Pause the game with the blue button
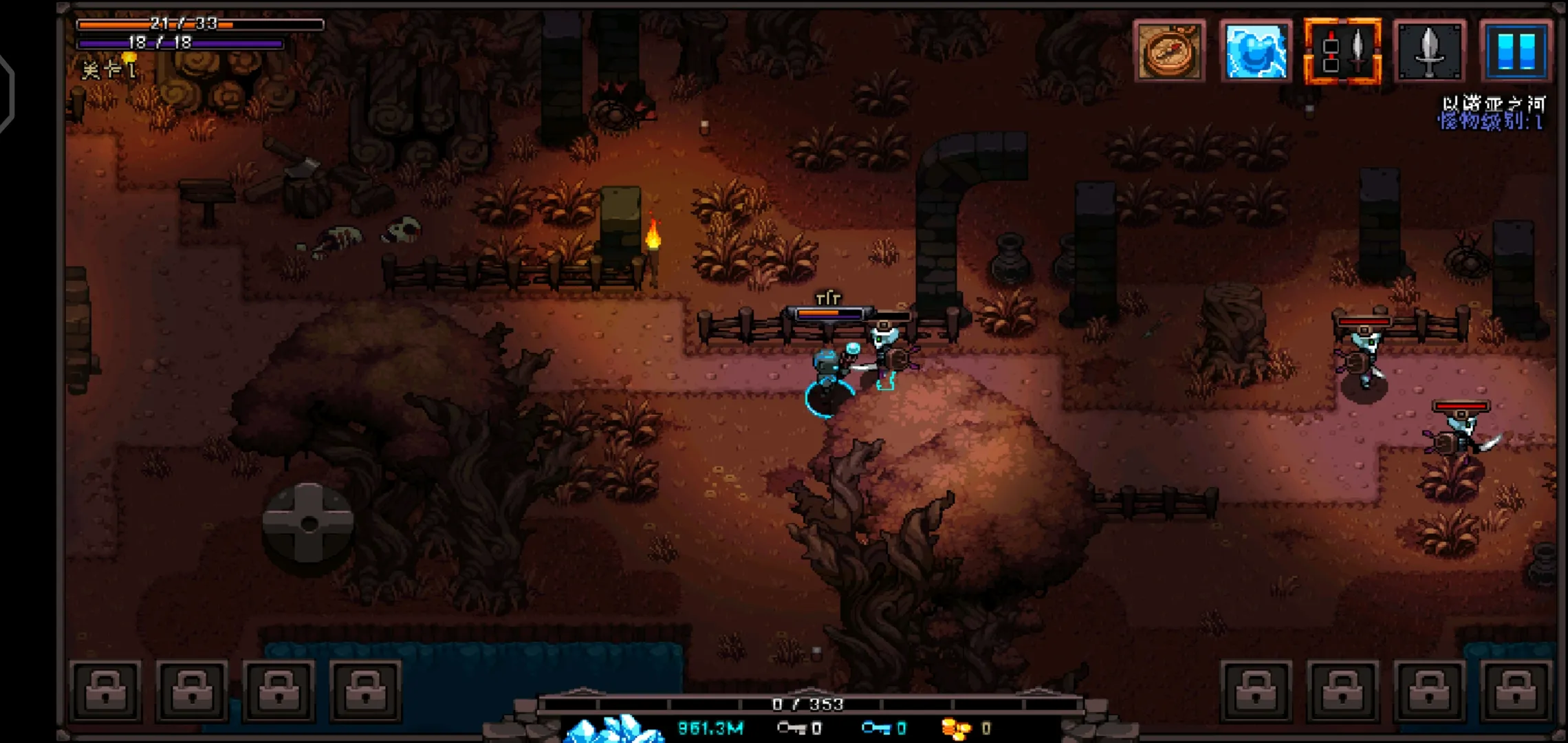1568x743 pixels. (x=1516, y=51)
